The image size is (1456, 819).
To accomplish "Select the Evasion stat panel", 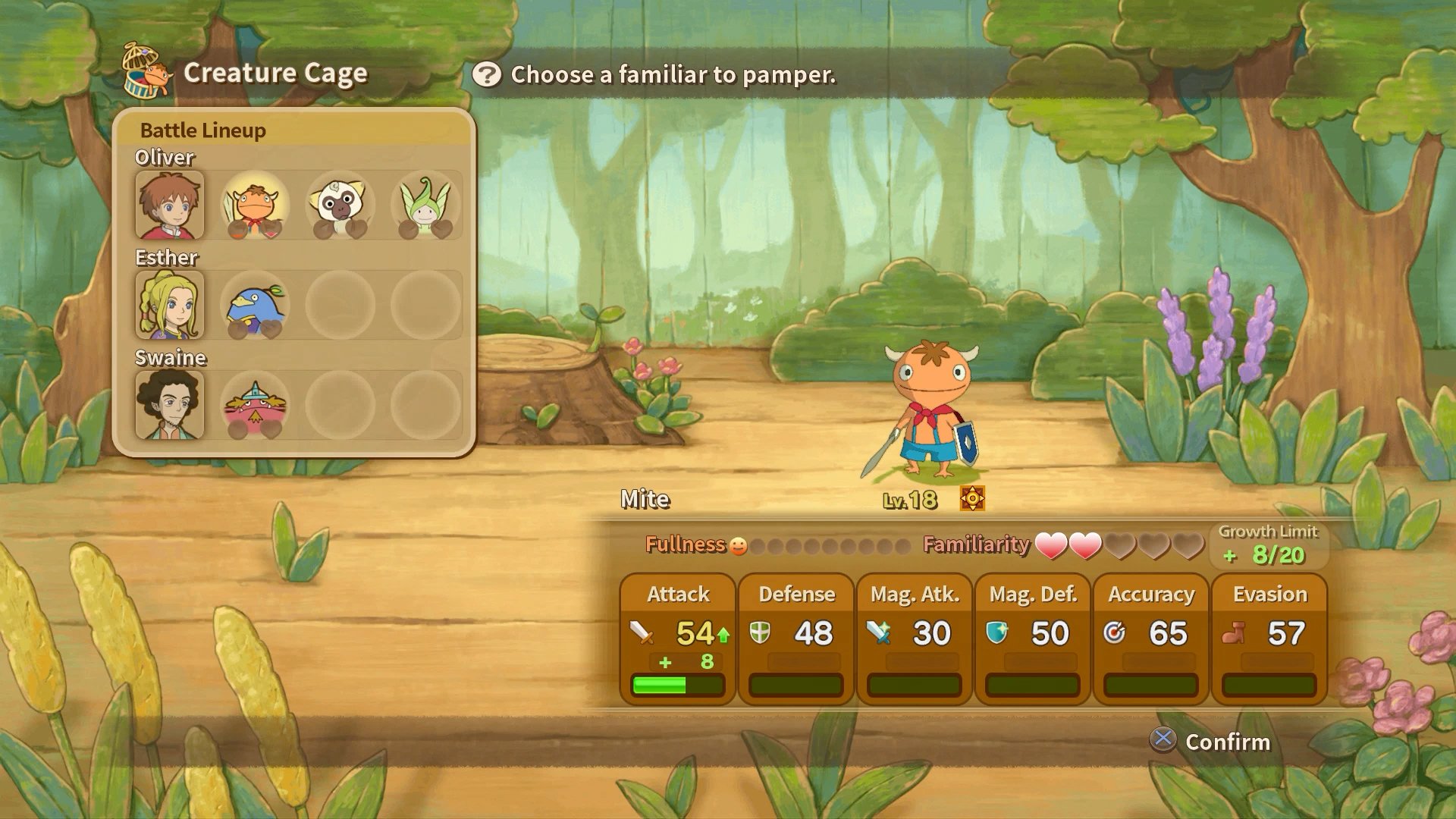I will pos(1269,639).
